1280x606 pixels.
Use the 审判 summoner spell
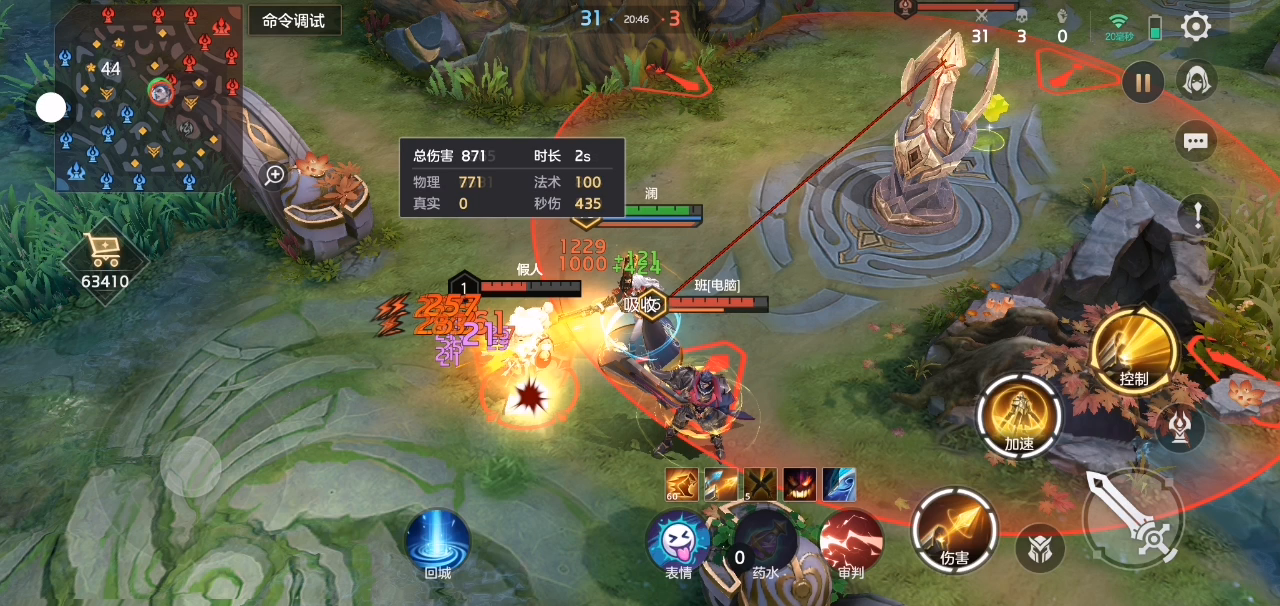pyautogui.click(x=851, y=542)
